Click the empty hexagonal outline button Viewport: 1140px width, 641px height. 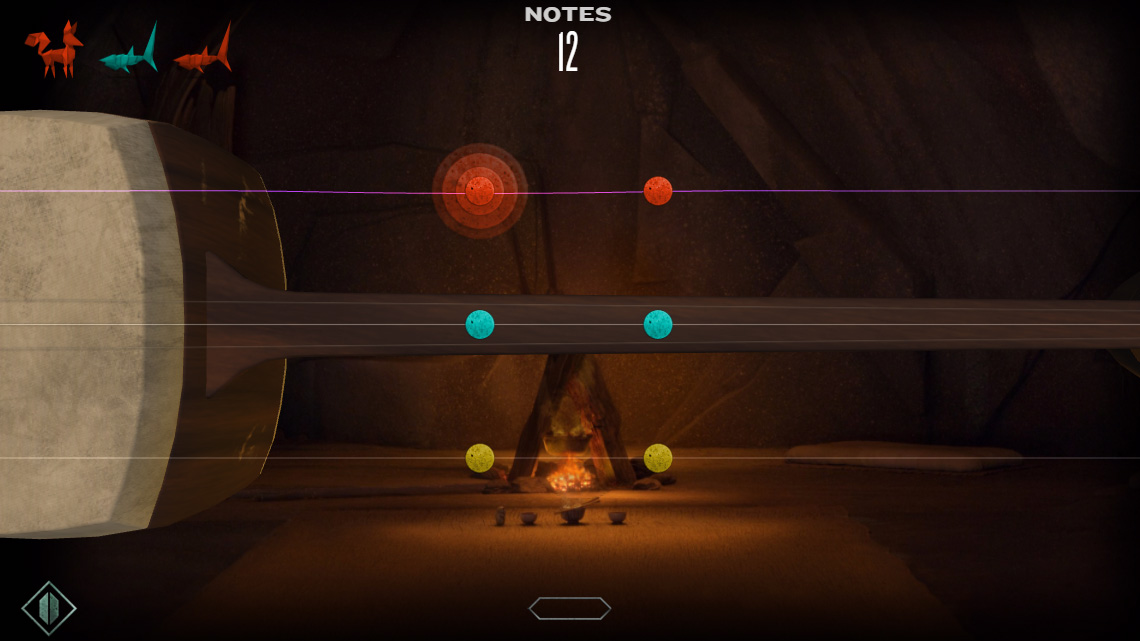click(x=570, y=608)
